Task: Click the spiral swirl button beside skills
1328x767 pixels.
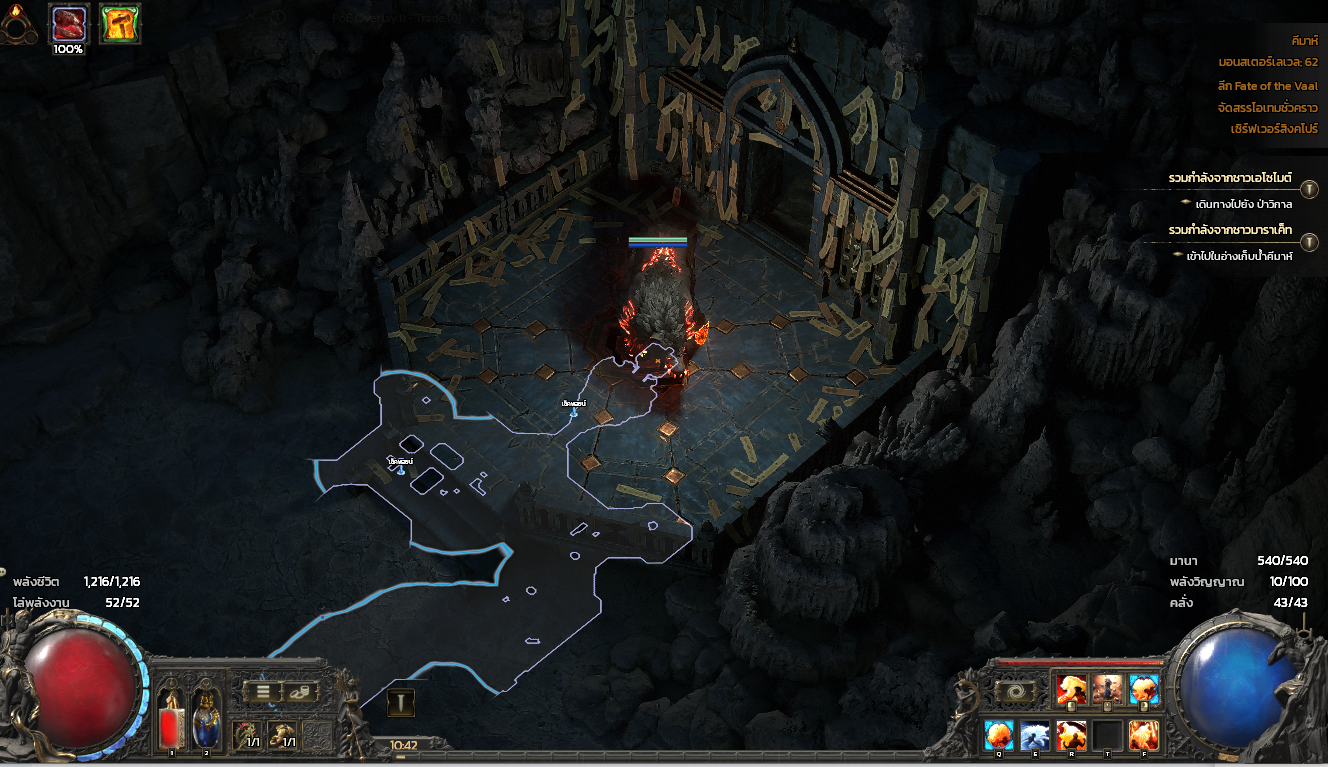Action: (x=1014, y=691)
